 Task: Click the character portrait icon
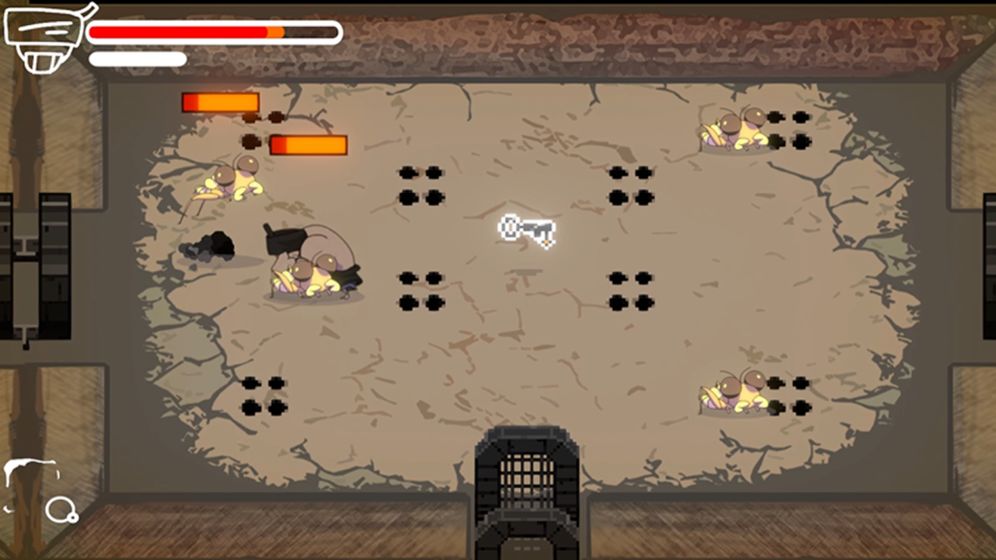pos(44,39)
